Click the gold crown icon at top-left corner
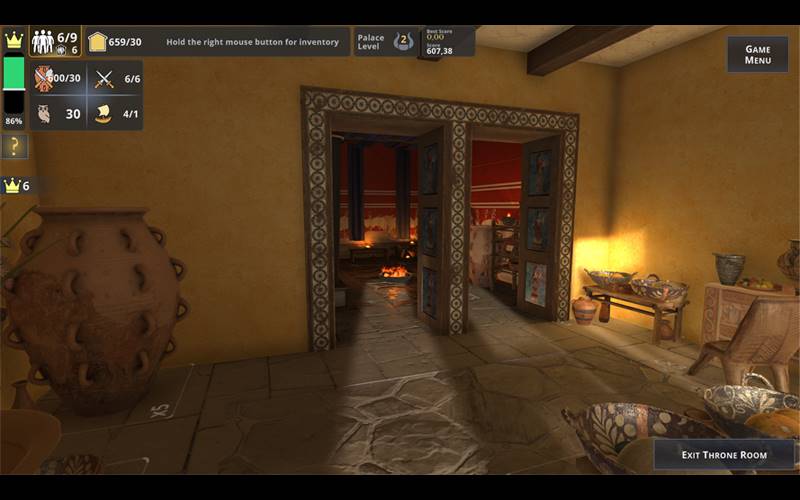Screen dimensions: 800x500 tap(14, 41)
